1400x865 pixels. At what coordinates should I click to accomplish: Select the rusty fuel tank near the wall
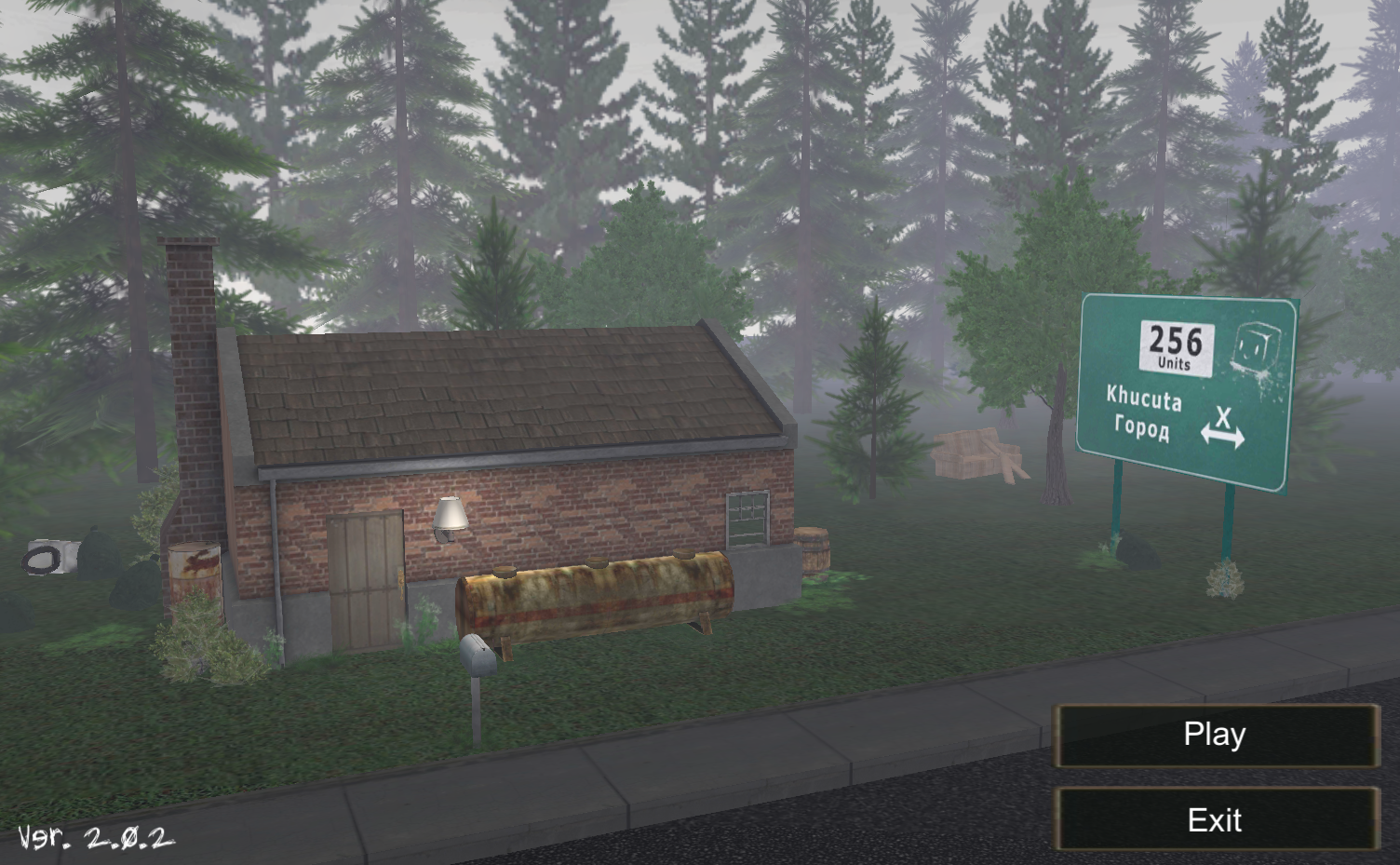coord(596,596)
